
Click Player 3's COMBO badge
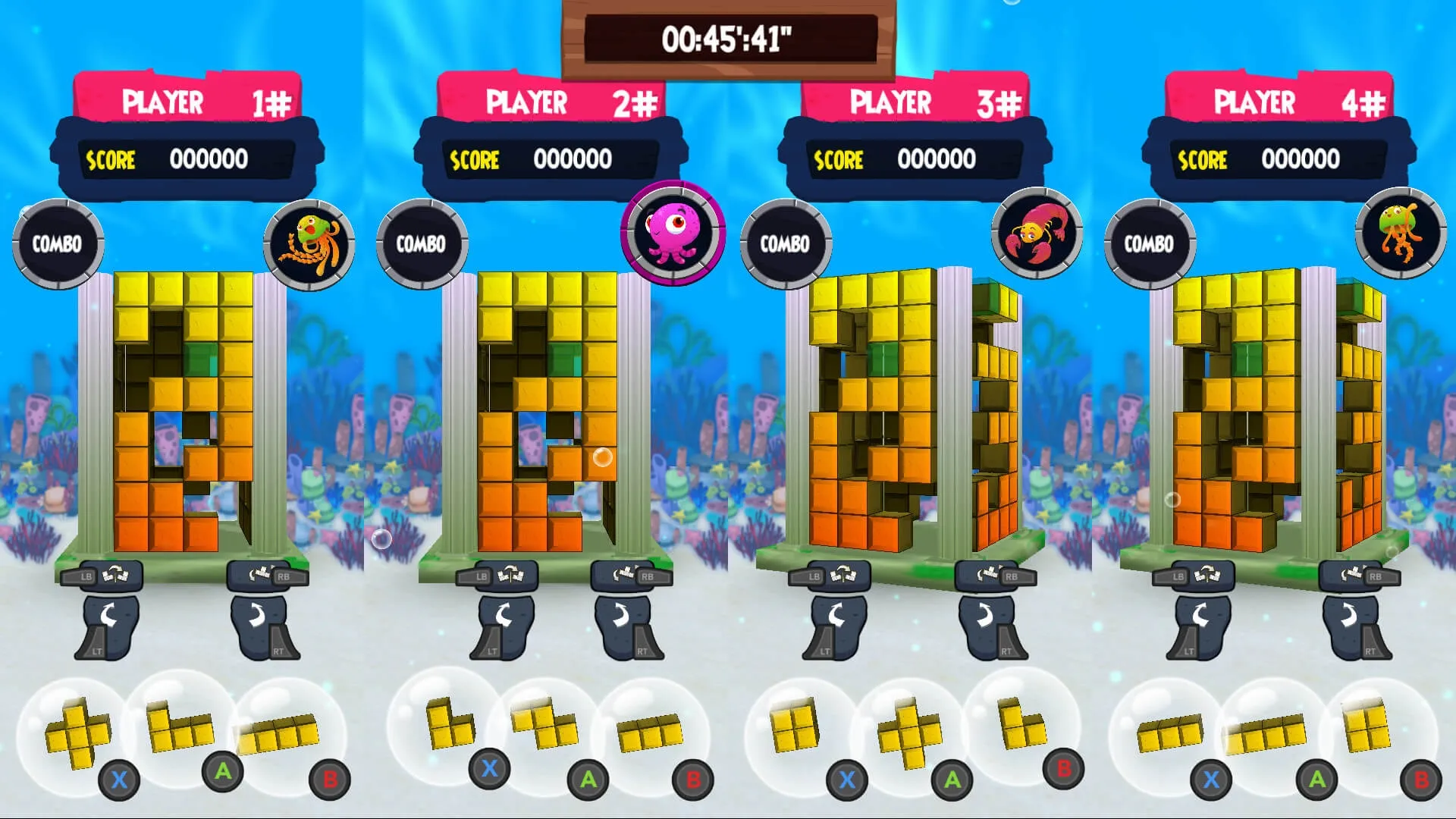click(x=786, y=243)
